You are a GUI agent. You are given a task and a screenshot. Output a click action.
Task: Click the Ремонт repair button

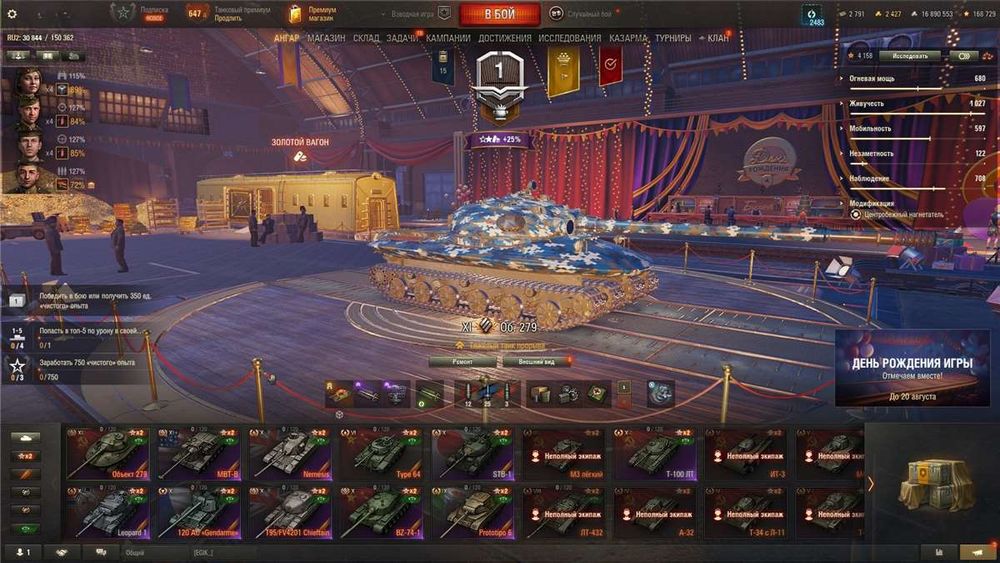click(461, 361)
